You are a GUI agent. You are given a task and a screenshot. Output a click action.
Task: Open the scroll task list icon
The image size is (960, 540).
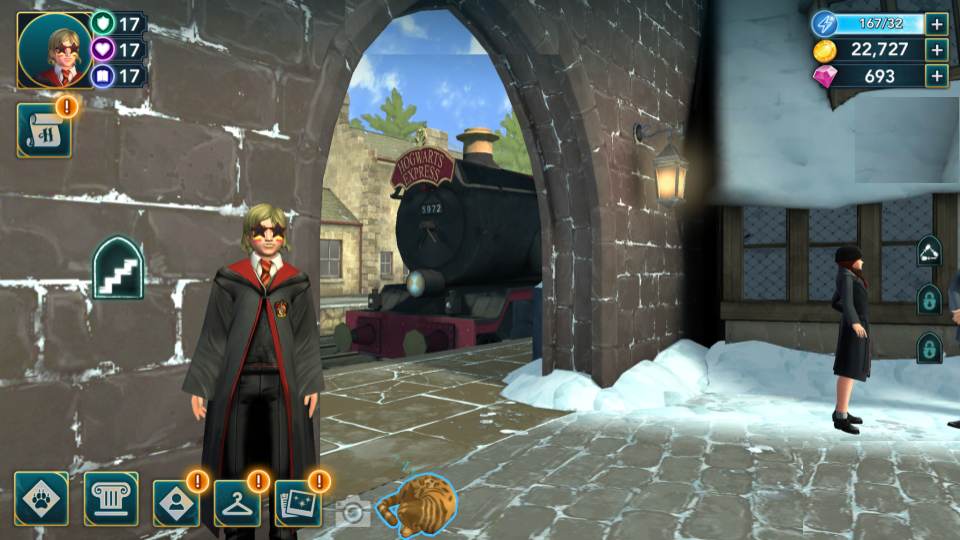pos(44,130)
